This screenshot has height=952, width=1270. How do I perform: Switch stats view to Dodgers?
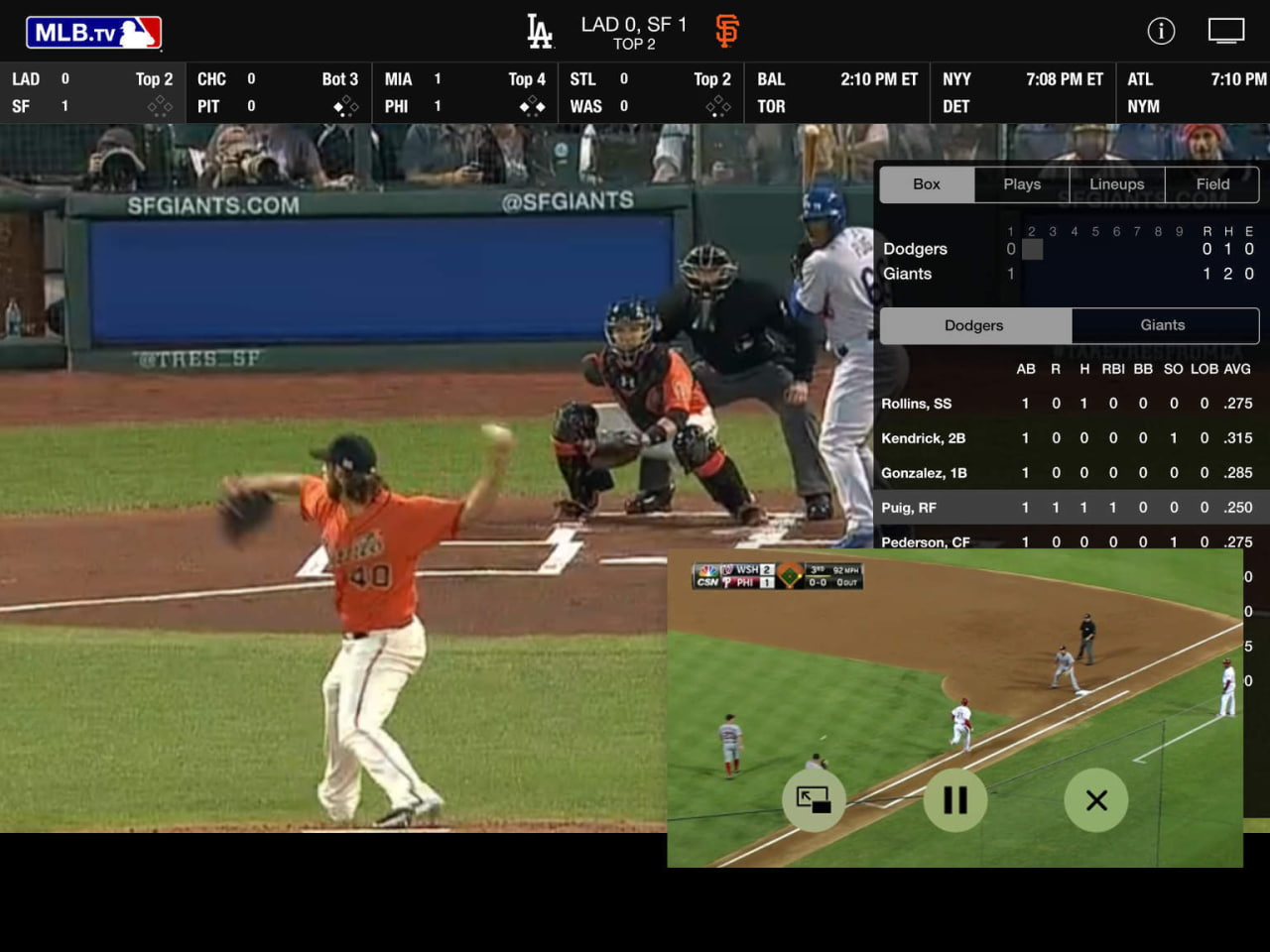tap(973, 325)
